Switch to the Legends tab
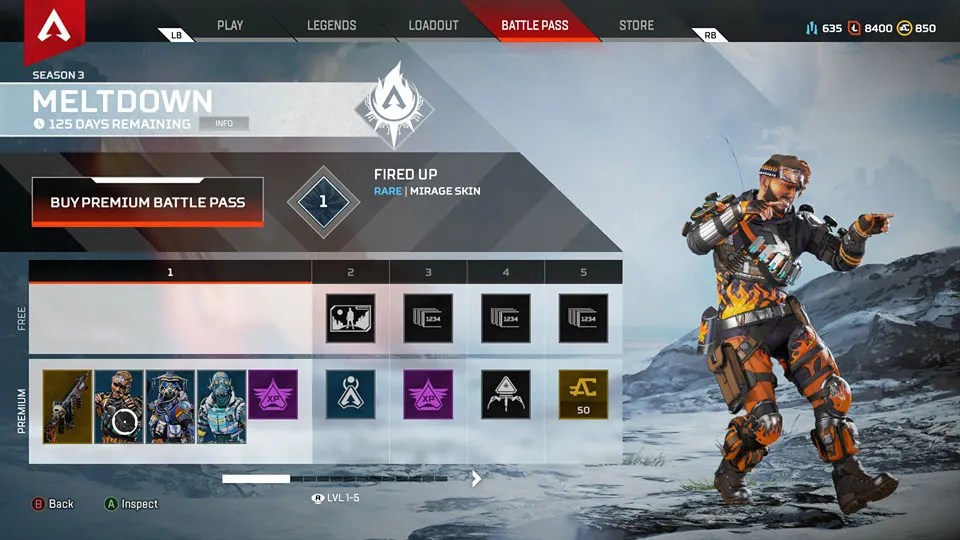This screenshot has height=540, width=960. (332, 25)
